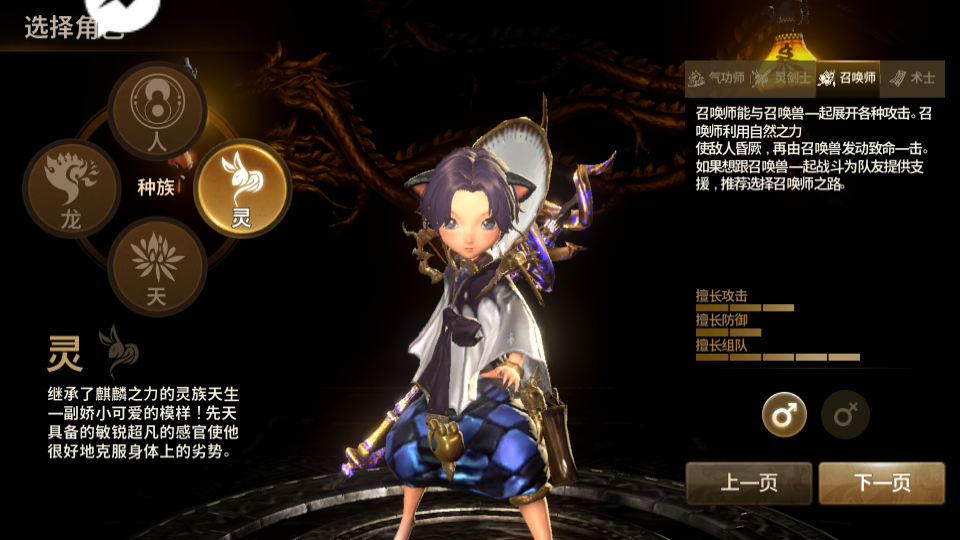Select the 天 (Heaven) race emblem
The image size is (960, 540).
pyautogui.click(x=157, y=265)
